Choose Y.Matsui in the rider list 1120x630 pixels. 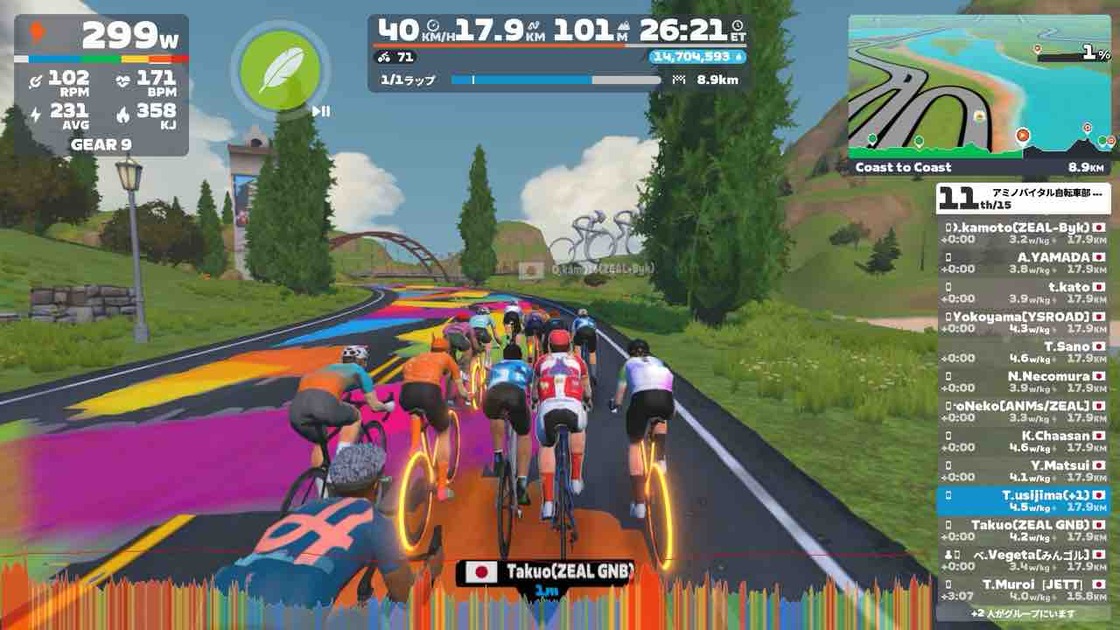[x=1026, y=471]
